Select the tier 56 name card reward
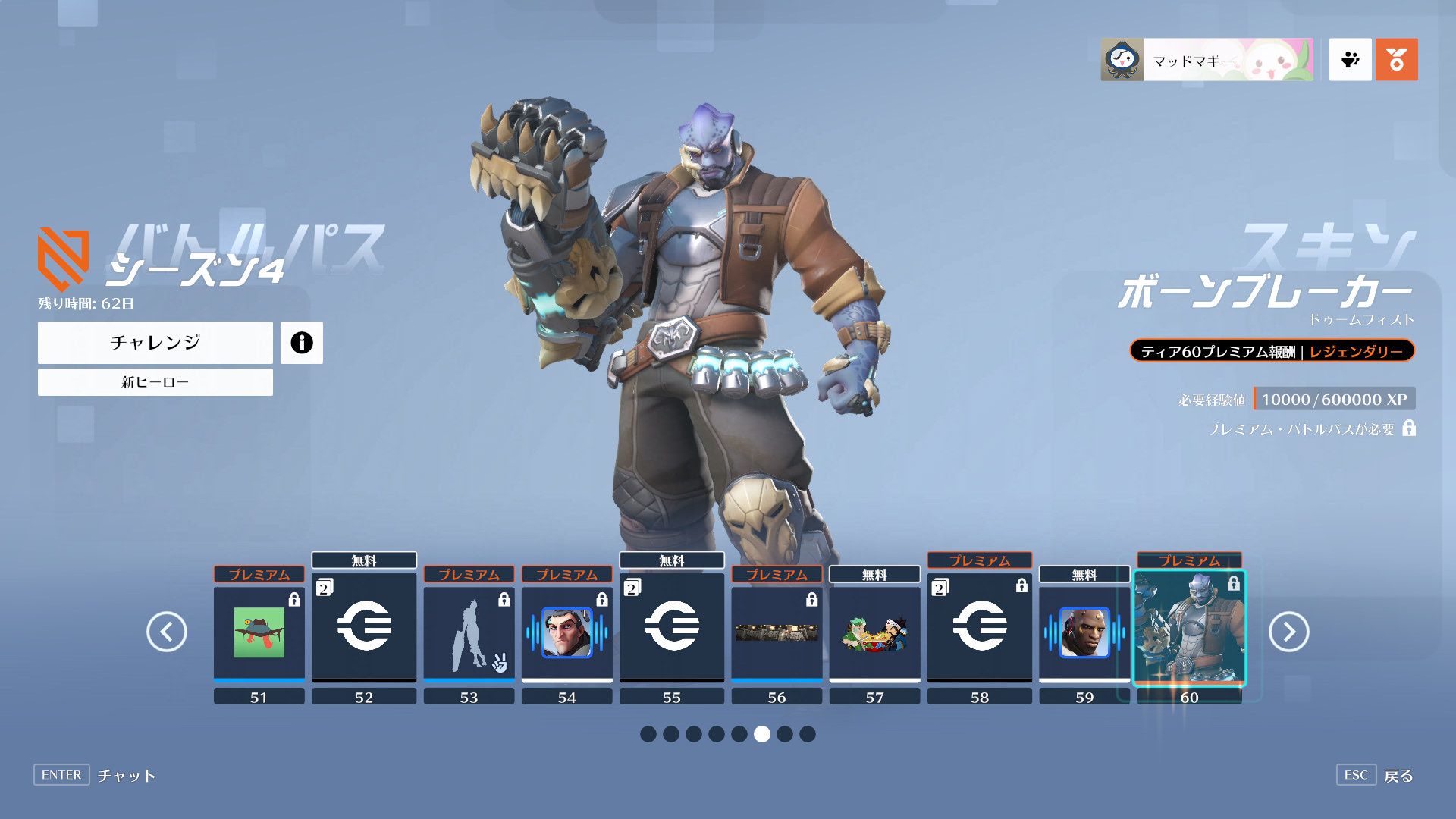1456x819 pixels. tap(777, 632)
